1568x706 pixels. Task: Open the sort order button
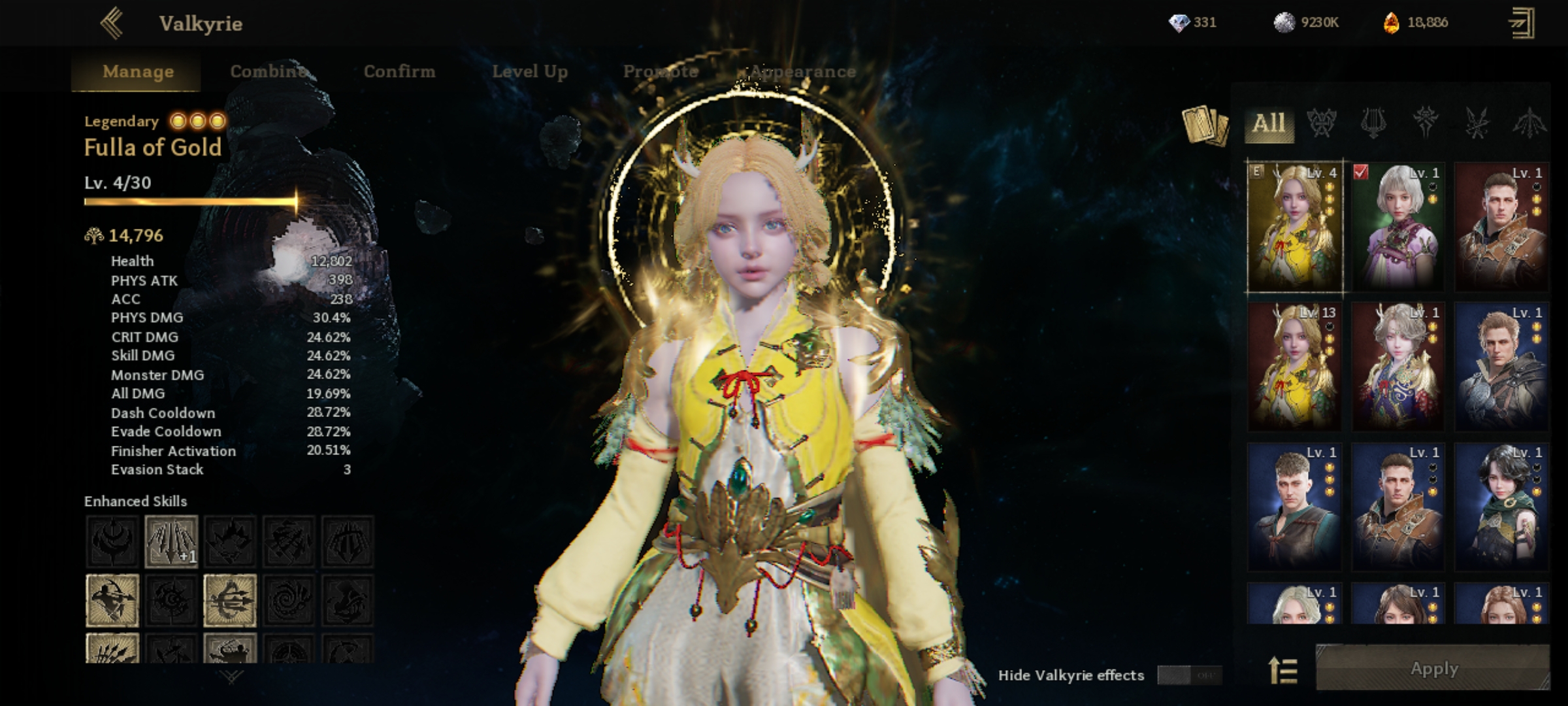1282,670
